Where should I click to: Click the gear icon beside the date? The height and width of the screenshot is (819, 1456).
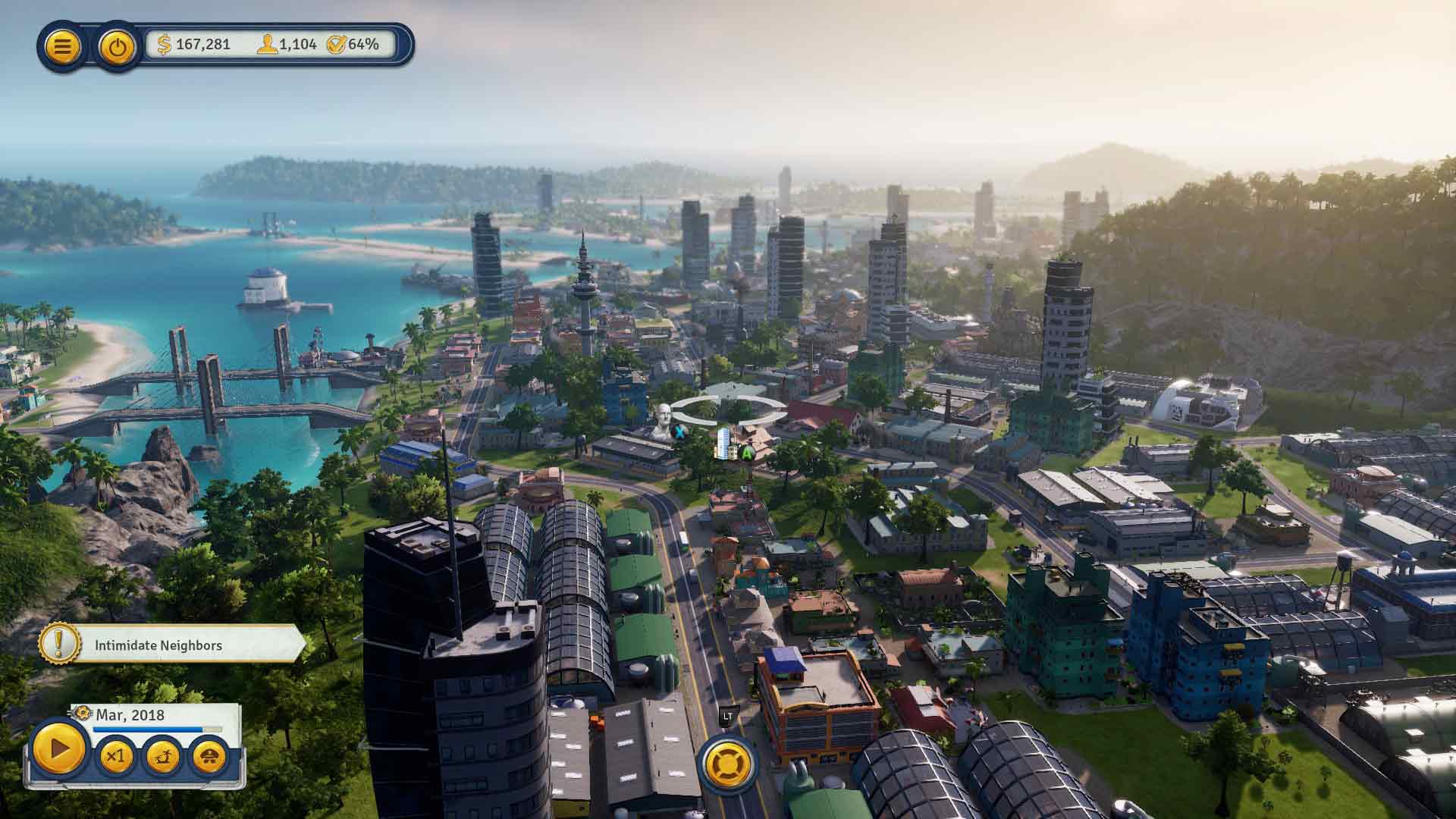[x=83, y=714]
